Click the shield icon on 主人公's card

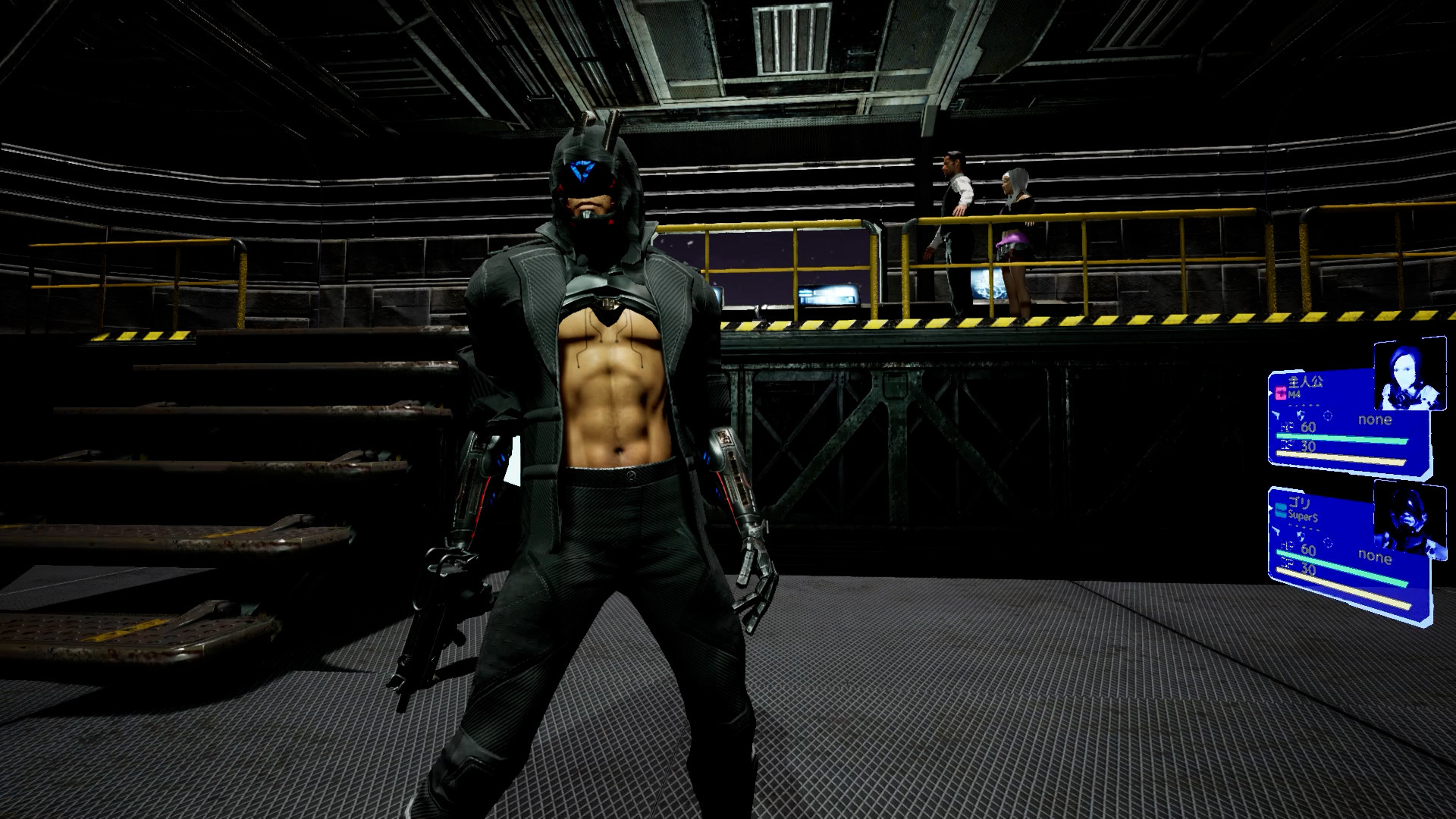coord(1300,416)
